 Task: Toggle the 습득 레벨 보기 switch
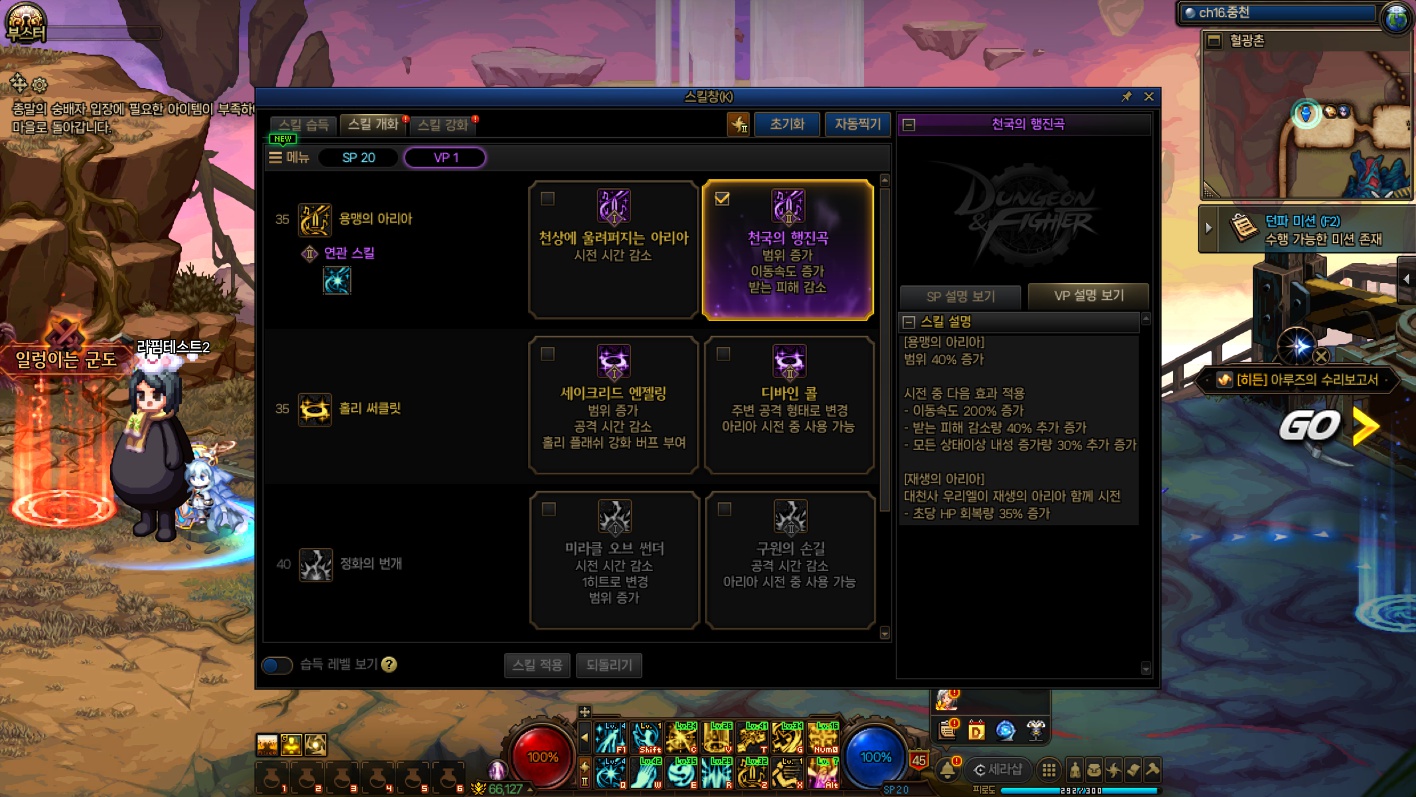(276, 665)
